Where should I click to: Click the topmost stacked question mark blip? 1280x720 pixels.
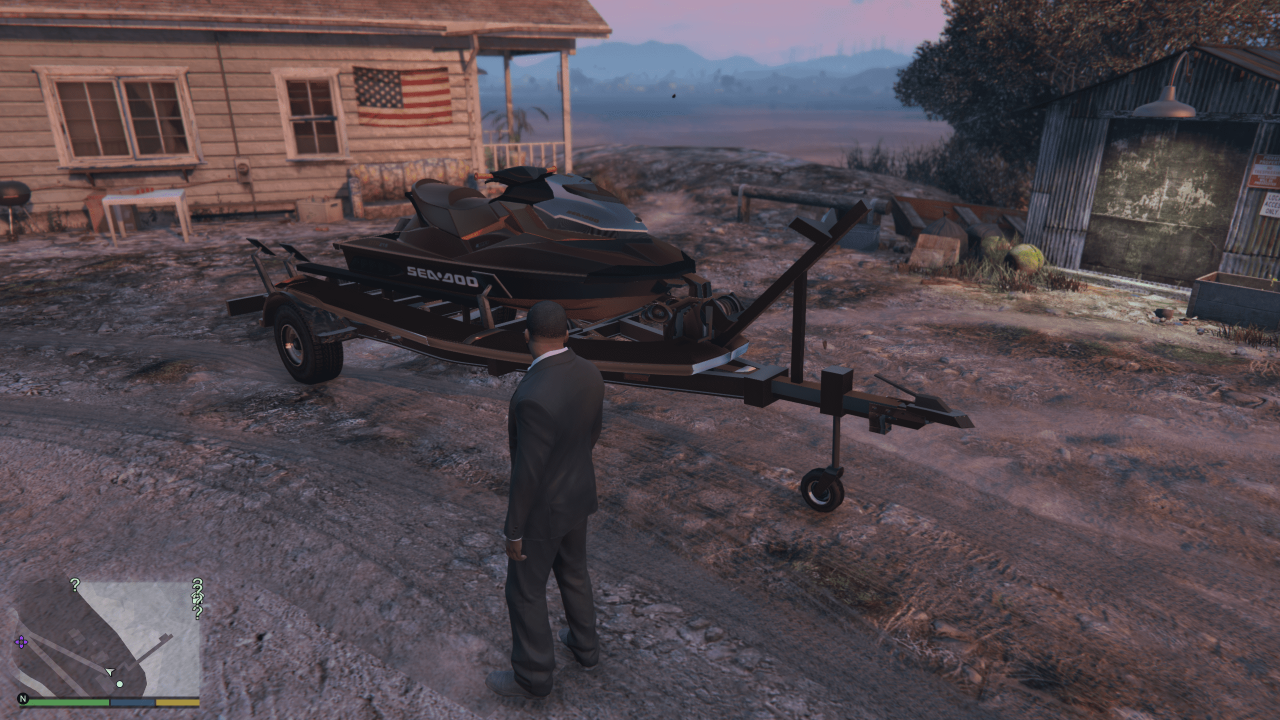[x=197, y=583]
